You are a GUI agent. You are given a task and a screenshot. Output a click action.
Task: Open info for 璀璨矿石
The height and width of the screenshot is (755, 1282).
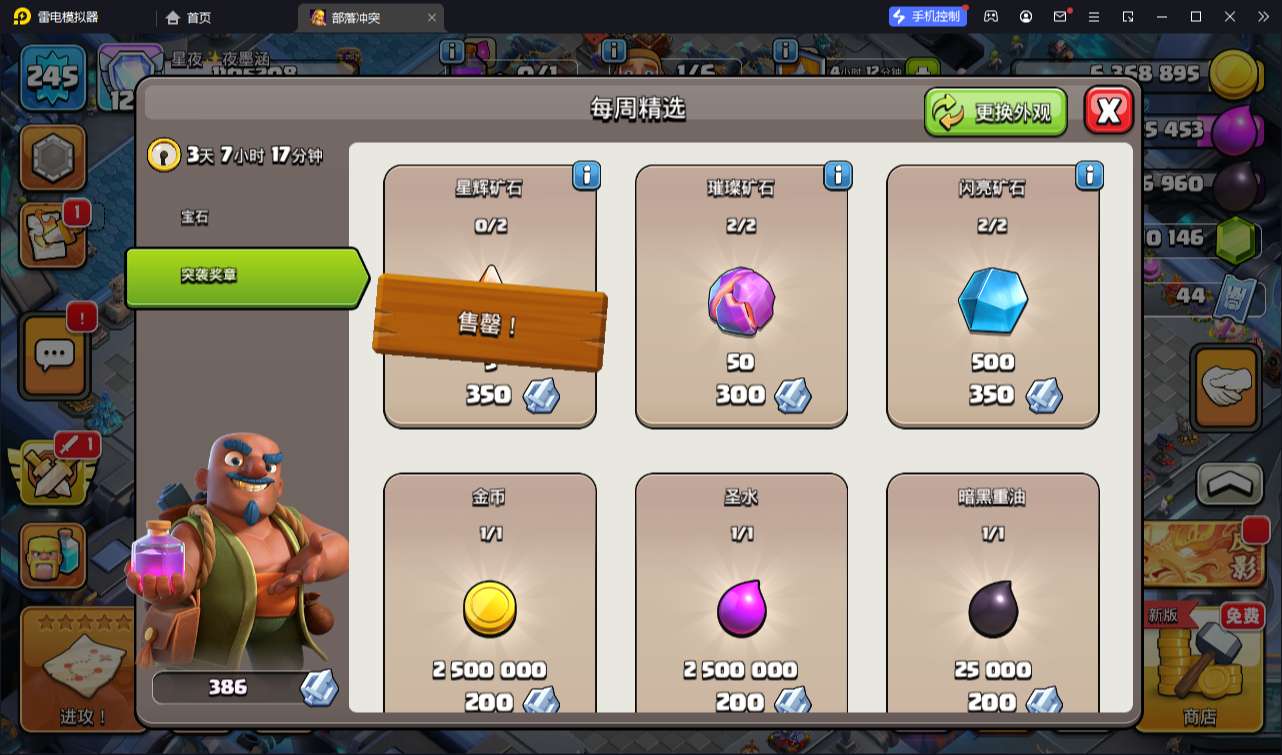pyautogui.click(x=838, y=176)
